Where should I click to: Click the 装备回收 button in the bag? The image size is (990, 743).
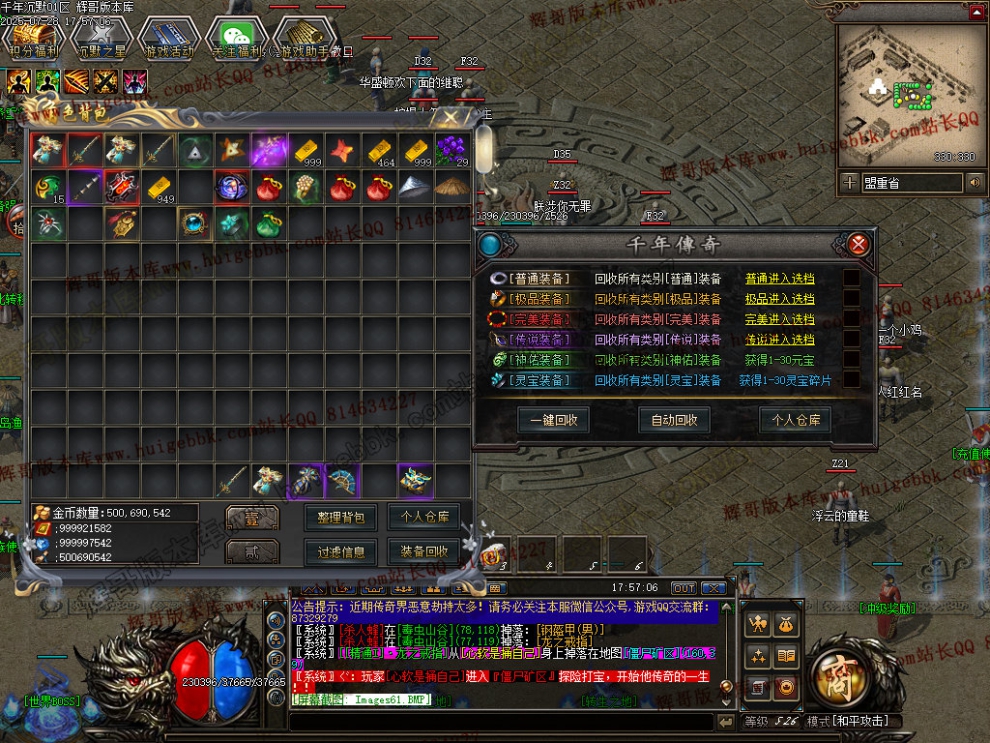coord(424,551)
